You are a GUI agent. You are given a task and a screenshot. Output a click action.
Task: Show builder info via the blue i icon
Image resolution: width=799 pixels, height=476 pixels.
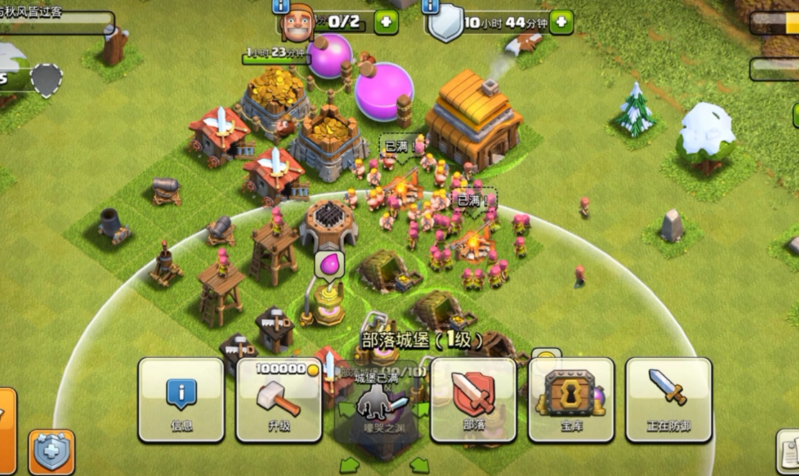click(x=280, y=5)
